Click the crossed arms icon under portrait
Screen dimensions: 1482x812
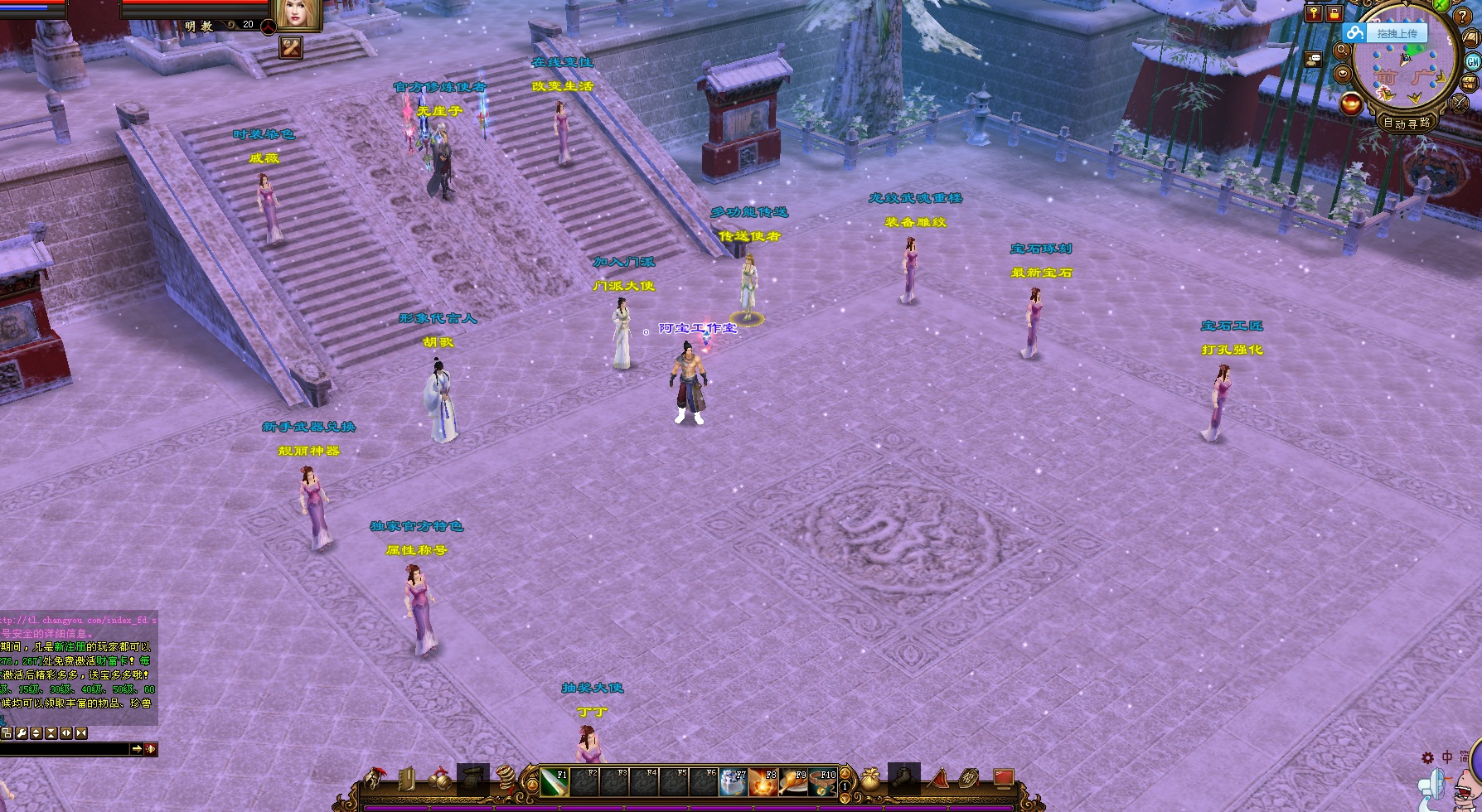(291, 47)
